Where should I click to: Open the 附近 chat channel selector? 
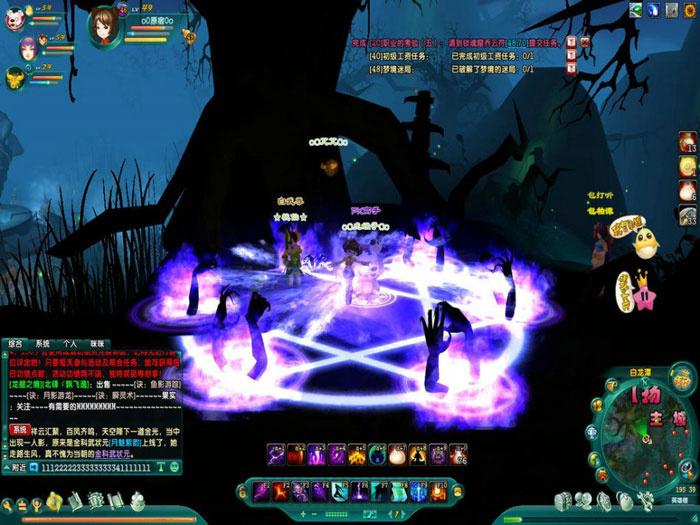click(15, 467)
